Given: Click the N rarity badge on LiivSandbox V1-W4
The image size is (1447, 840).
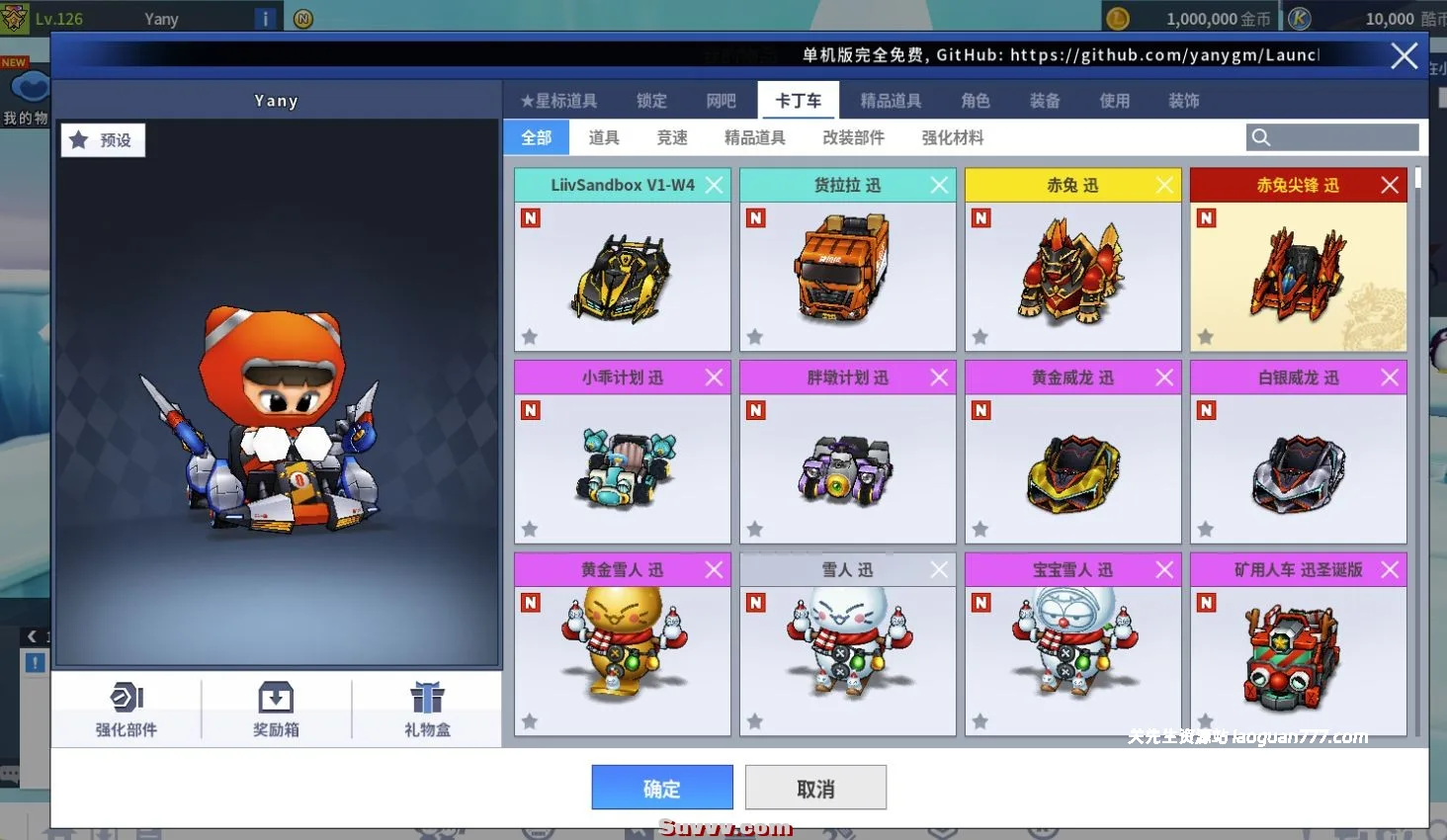Looking at the screenshot, I should 530,217.
